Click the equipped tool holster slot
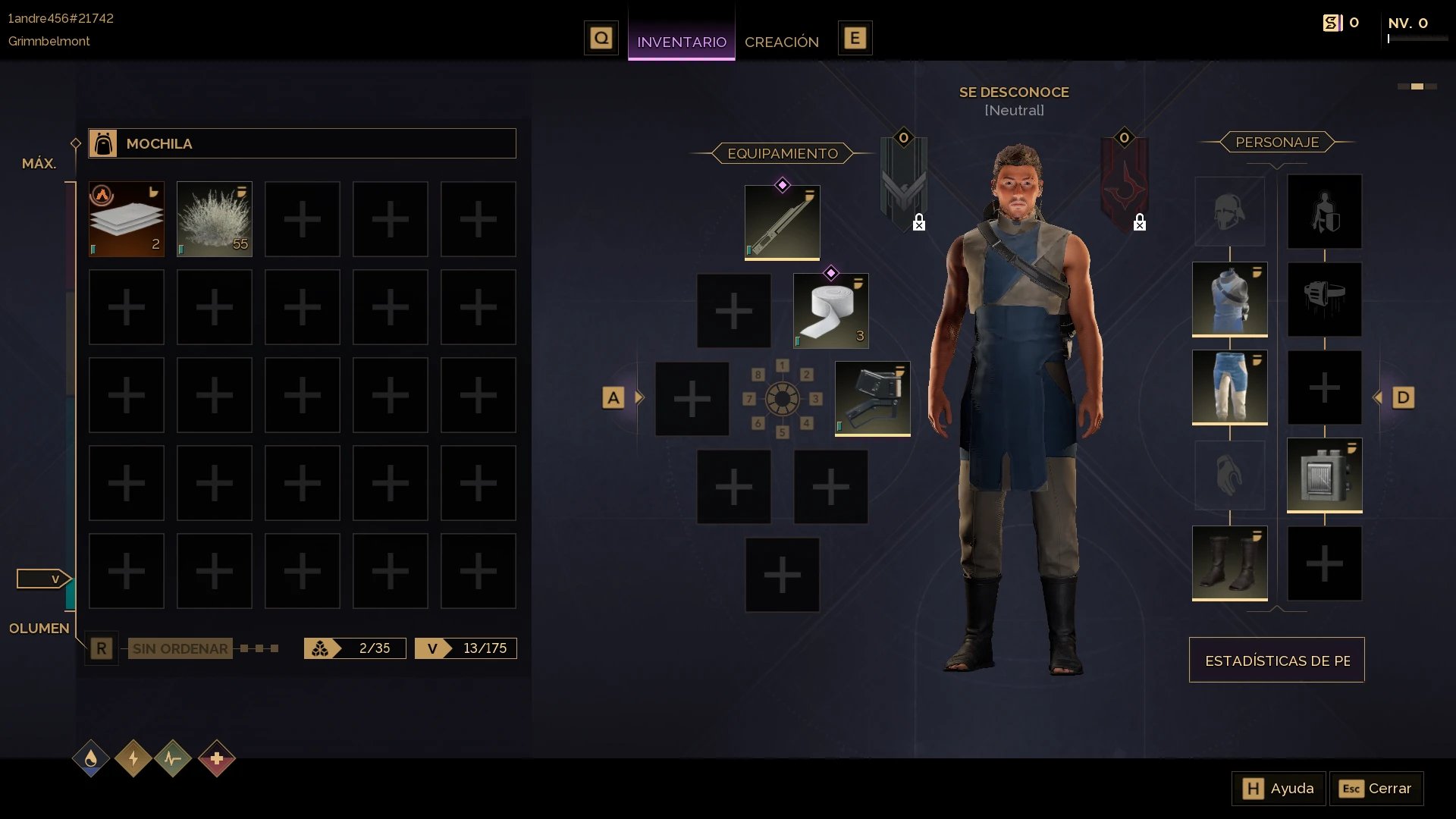The width and height of the screenshot is (1456, 819). [x=872, y=398]
